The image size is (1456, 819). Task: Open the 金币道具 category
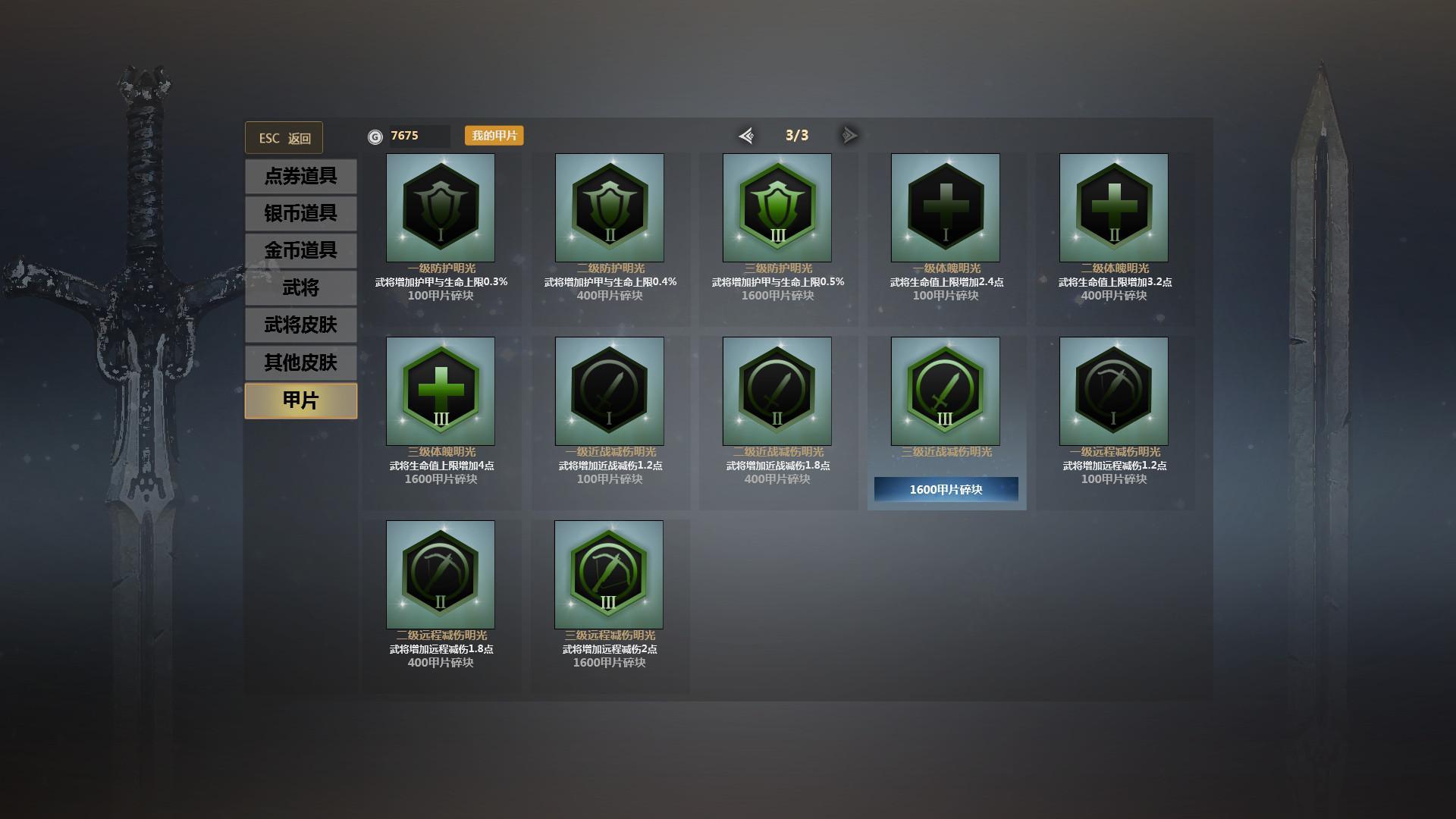(x=300, y=250)
